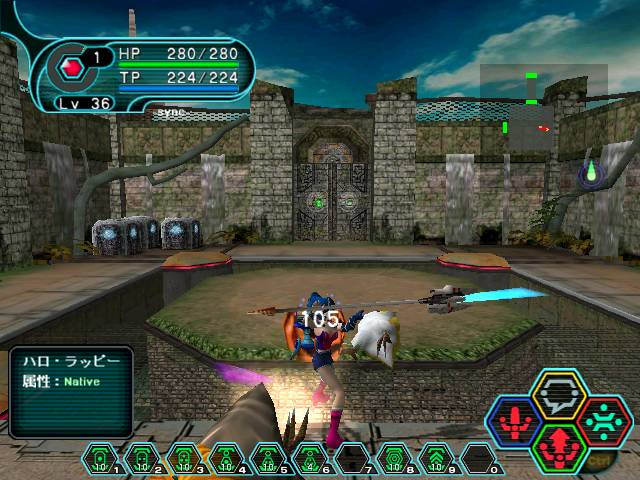Select the red-bordered teal symbol action hexagon
The height and width of the screenshot is (480, 640).
click(x=601, y=418)
